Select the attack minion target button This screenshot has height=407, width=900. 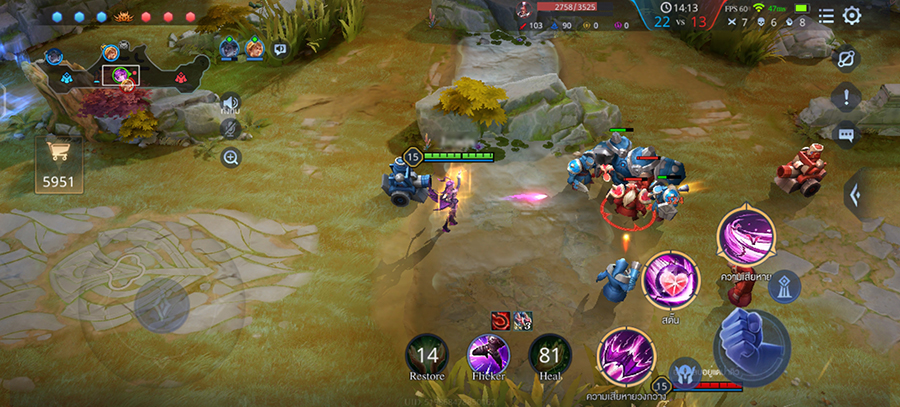(x=685, y=373)
